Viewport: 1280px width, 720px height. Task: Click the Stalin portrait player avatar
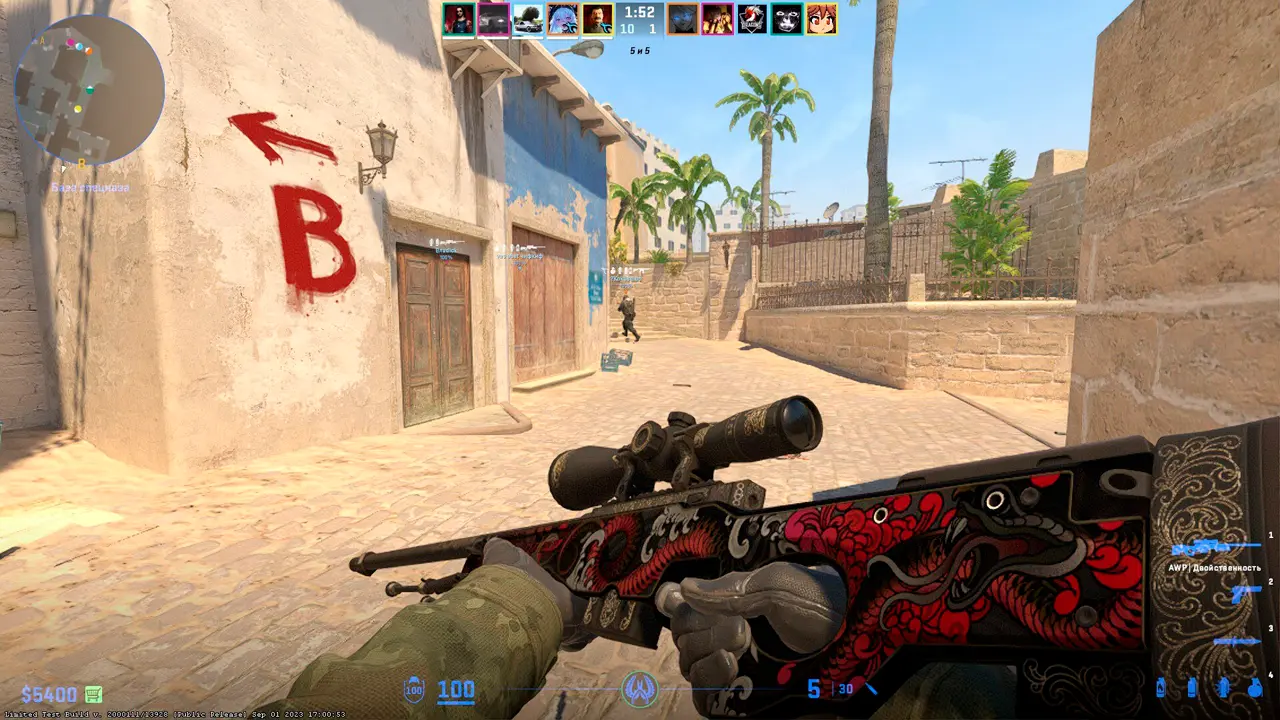point(597,19)
